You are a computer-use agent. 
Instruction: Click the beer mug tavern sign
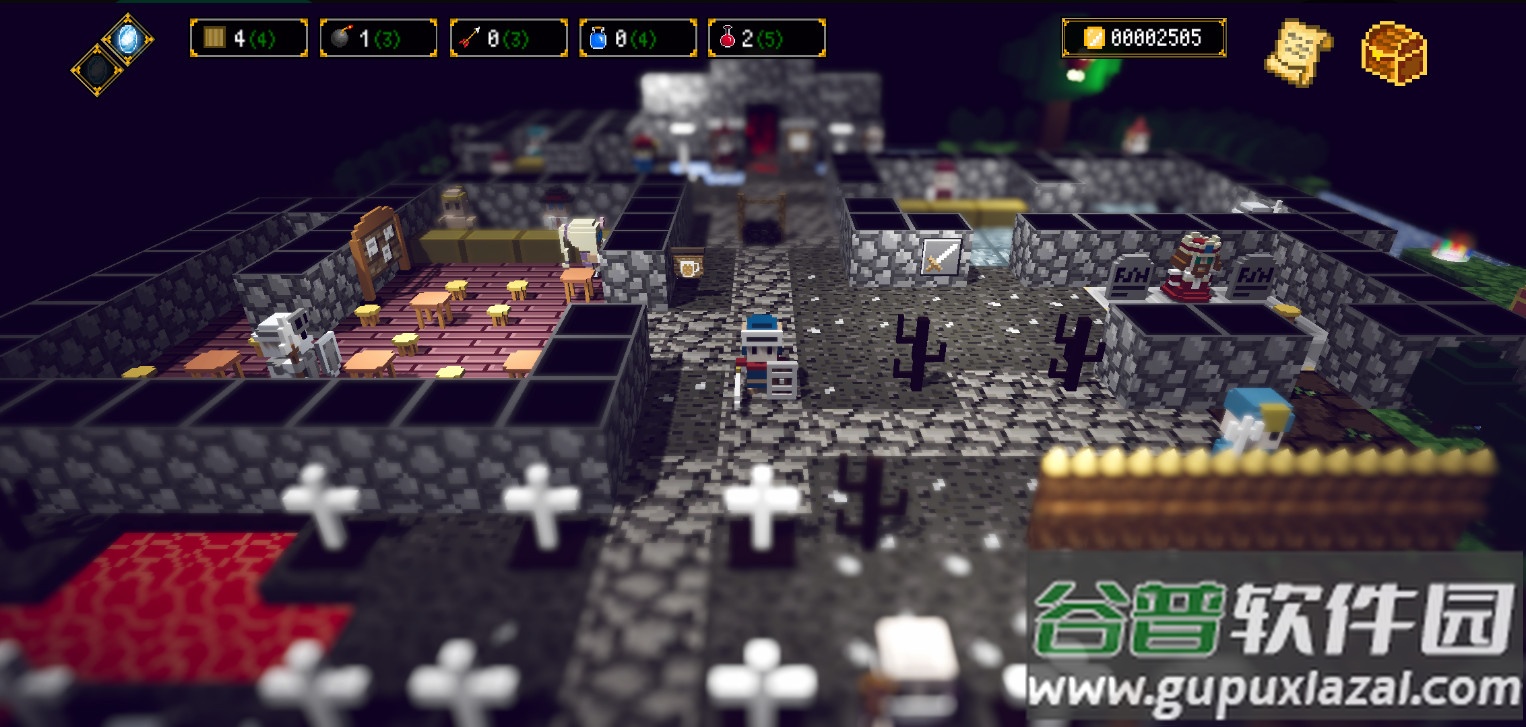(687, 269)
